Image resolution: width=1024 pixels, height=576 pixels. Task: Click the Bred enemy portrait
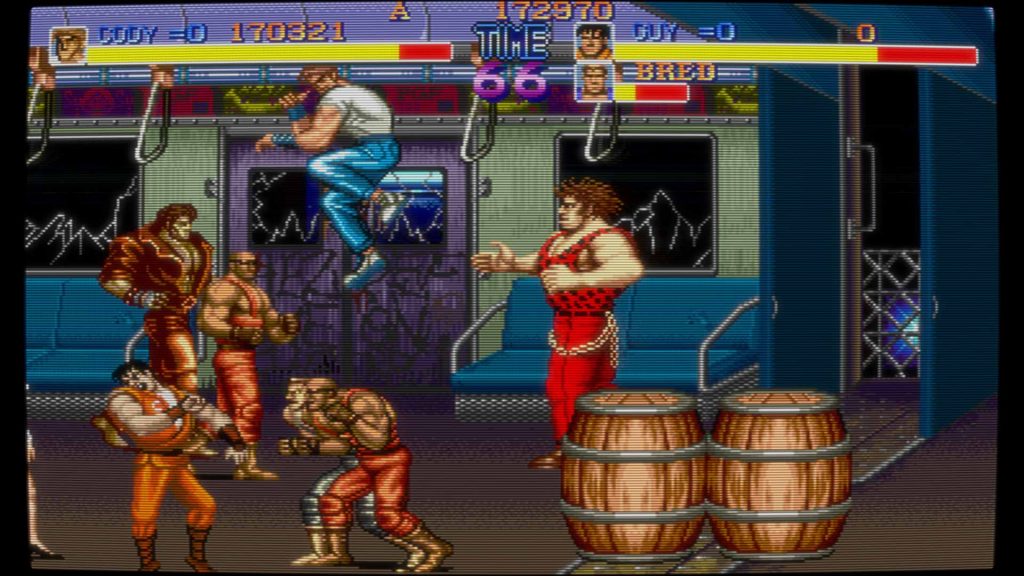(593, 82)
